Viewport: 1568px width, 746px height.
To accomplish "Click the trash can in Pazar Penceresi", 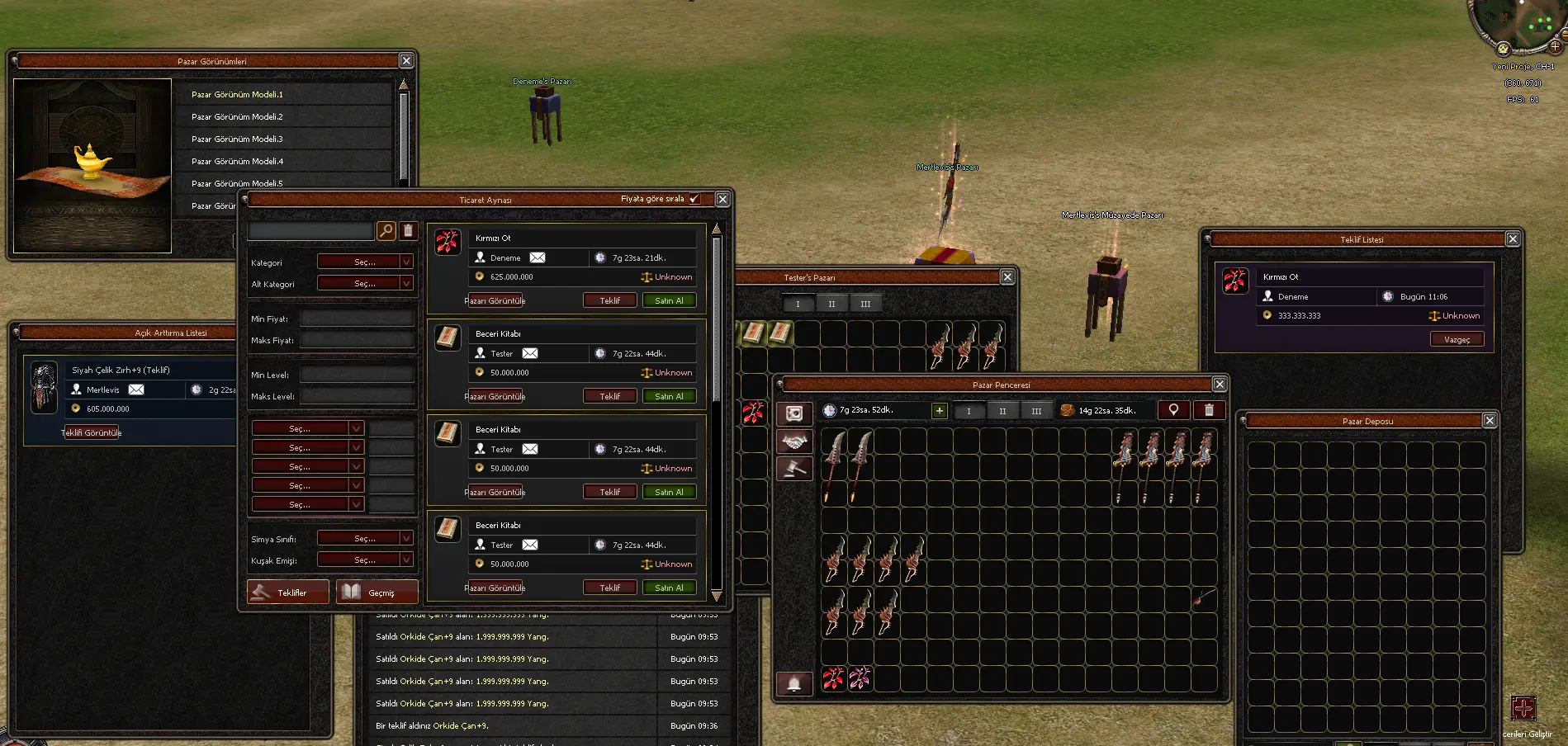I will coord(1209,410).
